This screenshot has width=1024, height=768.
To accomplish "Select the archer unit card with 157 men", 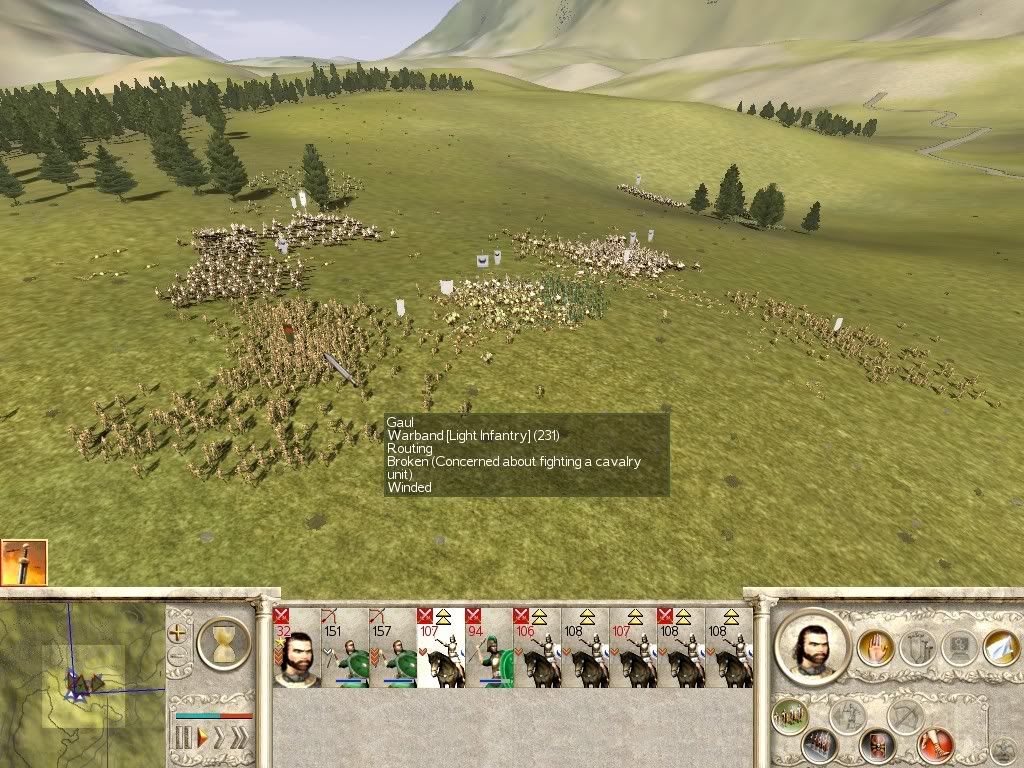I will [x=392, y=648].
